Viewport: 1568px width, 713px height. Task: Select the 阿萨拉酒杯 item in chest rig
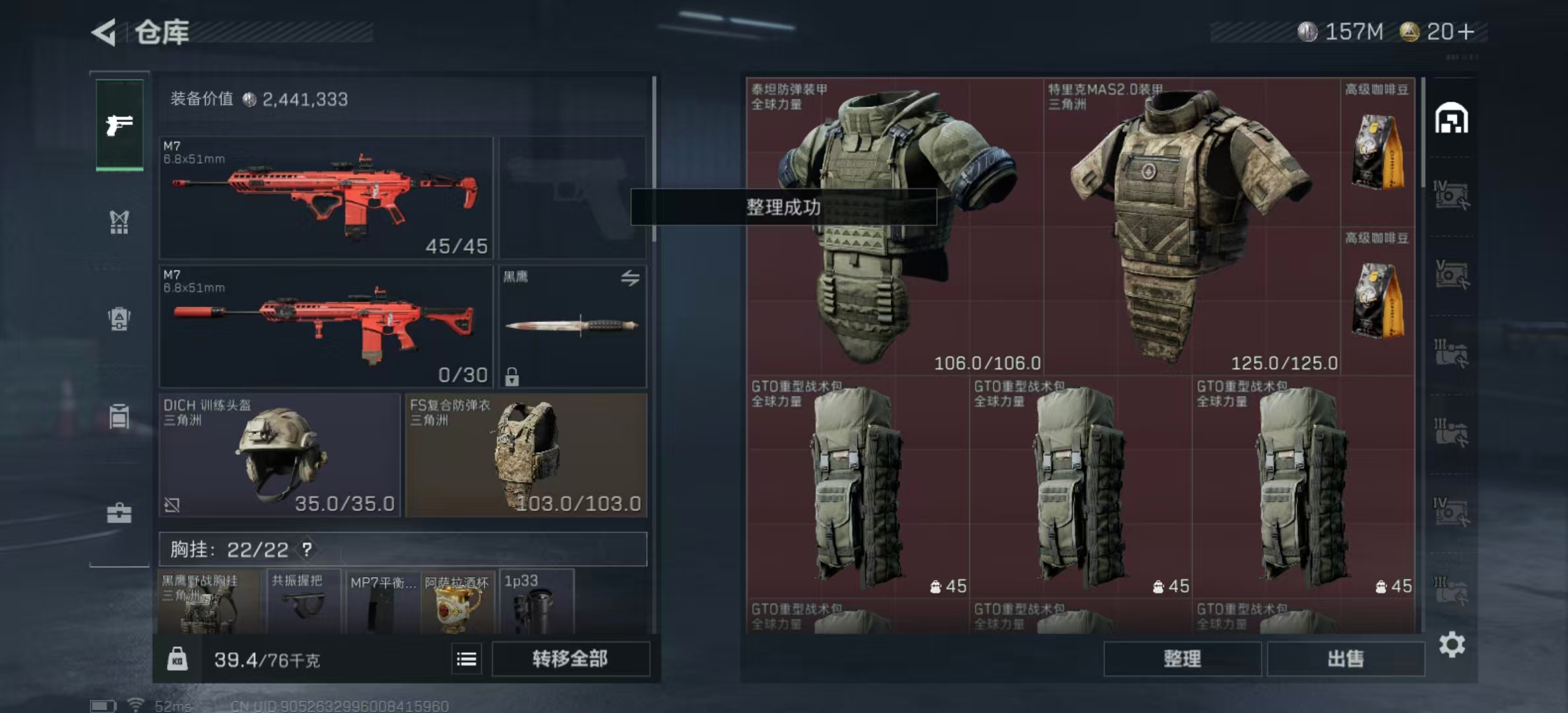tap(457, 602)
